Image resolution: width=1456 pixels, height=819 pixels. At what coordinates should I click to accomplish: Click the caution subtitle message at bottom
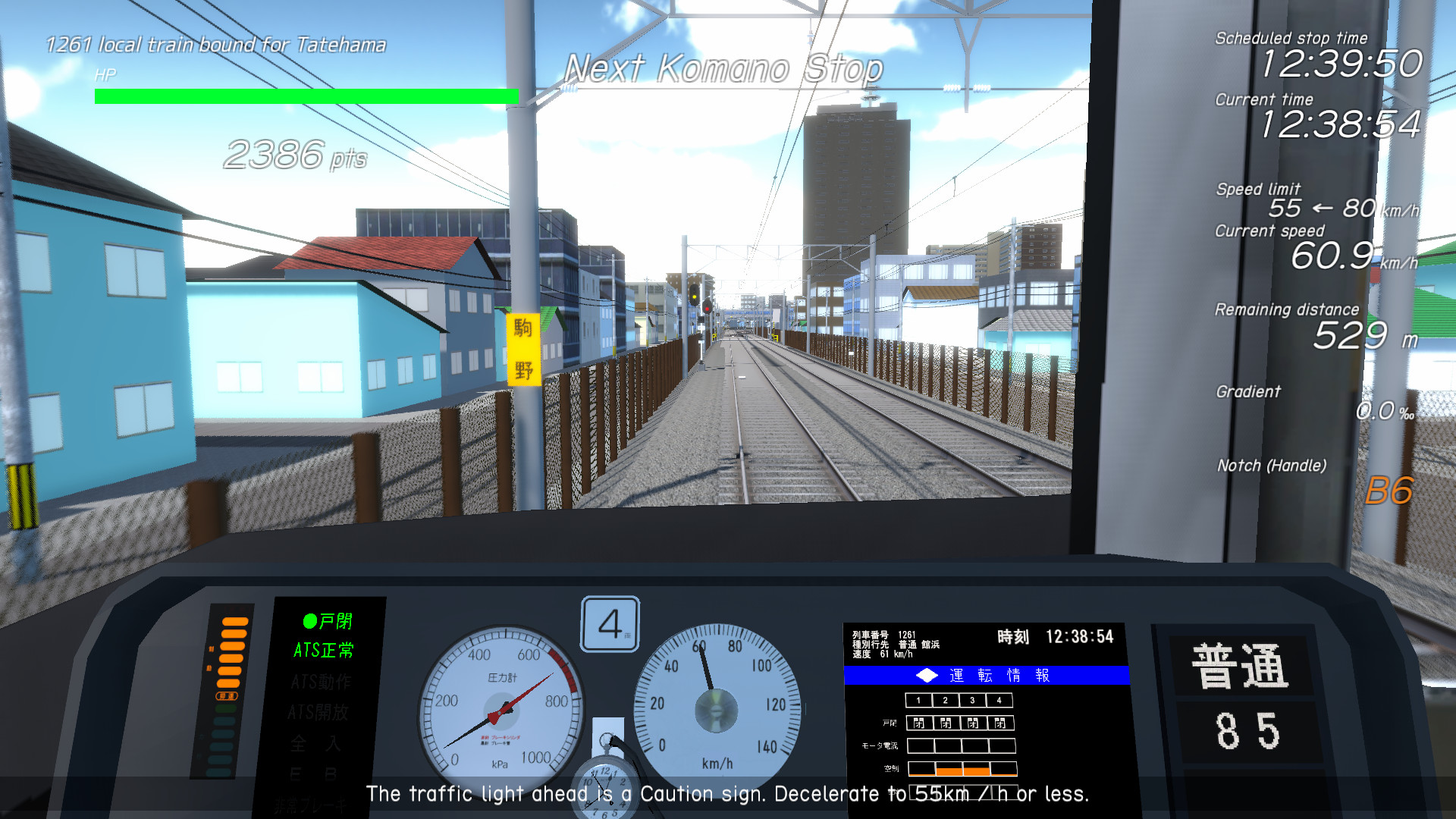[x=727, y=794]
